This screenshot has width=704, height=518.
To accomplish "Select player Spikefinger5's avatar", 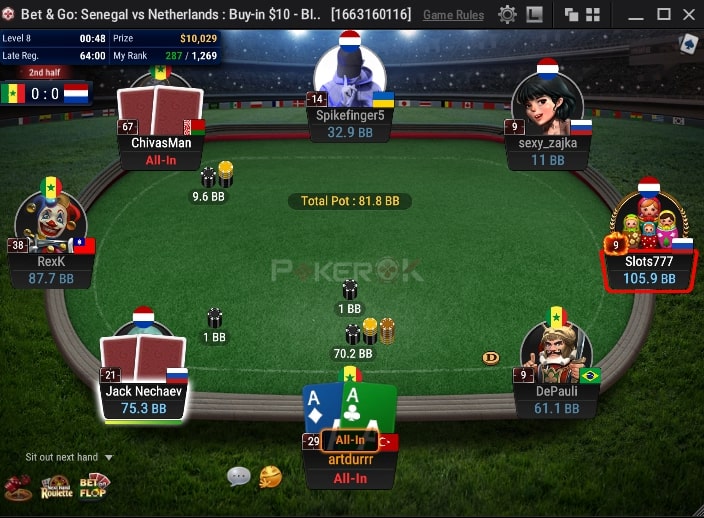I will (x=350, y=79).
